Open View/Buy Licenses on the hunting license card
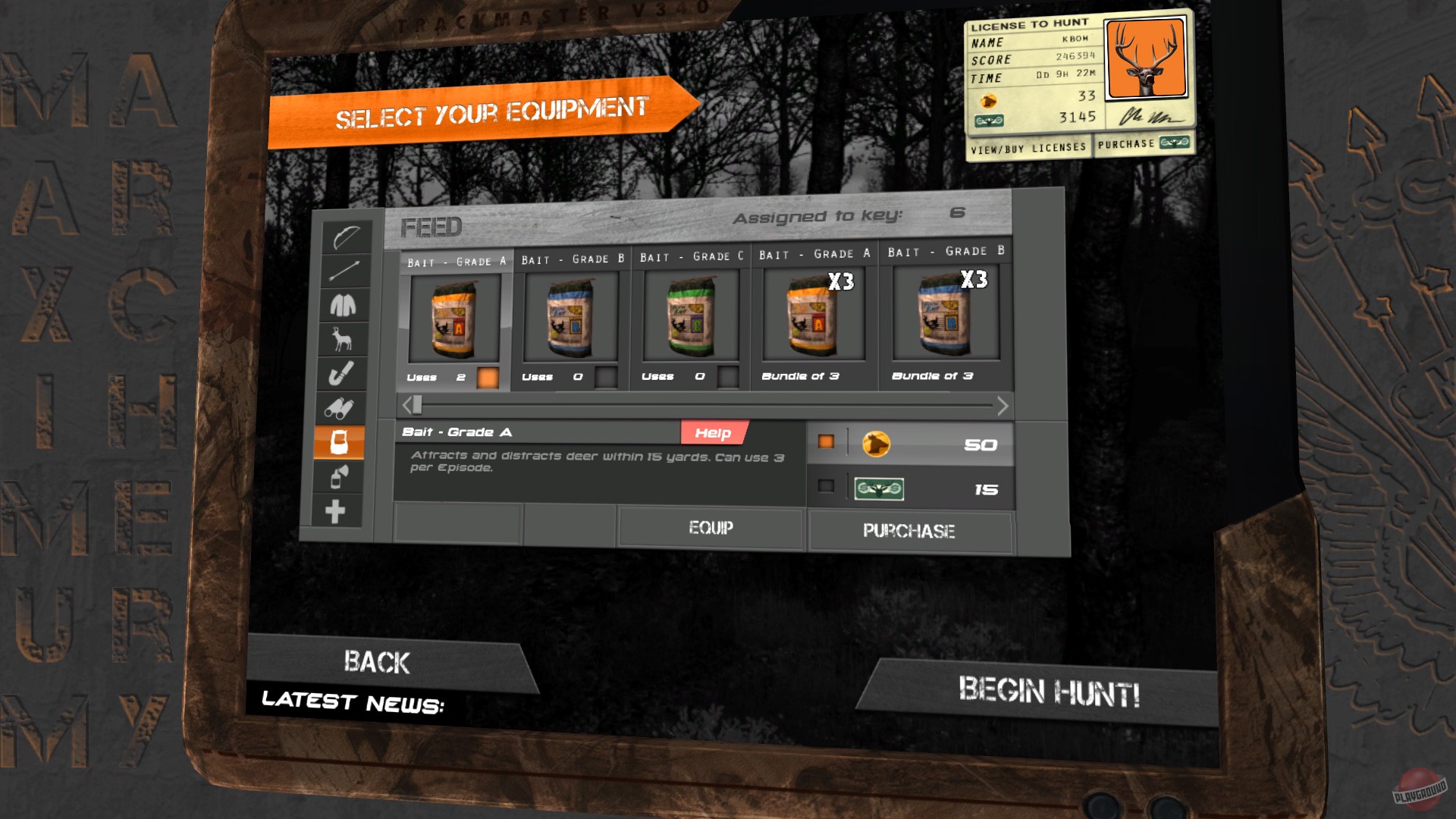The height and width of the screenshot is (819, 1456). click(x=1029, y=146)
